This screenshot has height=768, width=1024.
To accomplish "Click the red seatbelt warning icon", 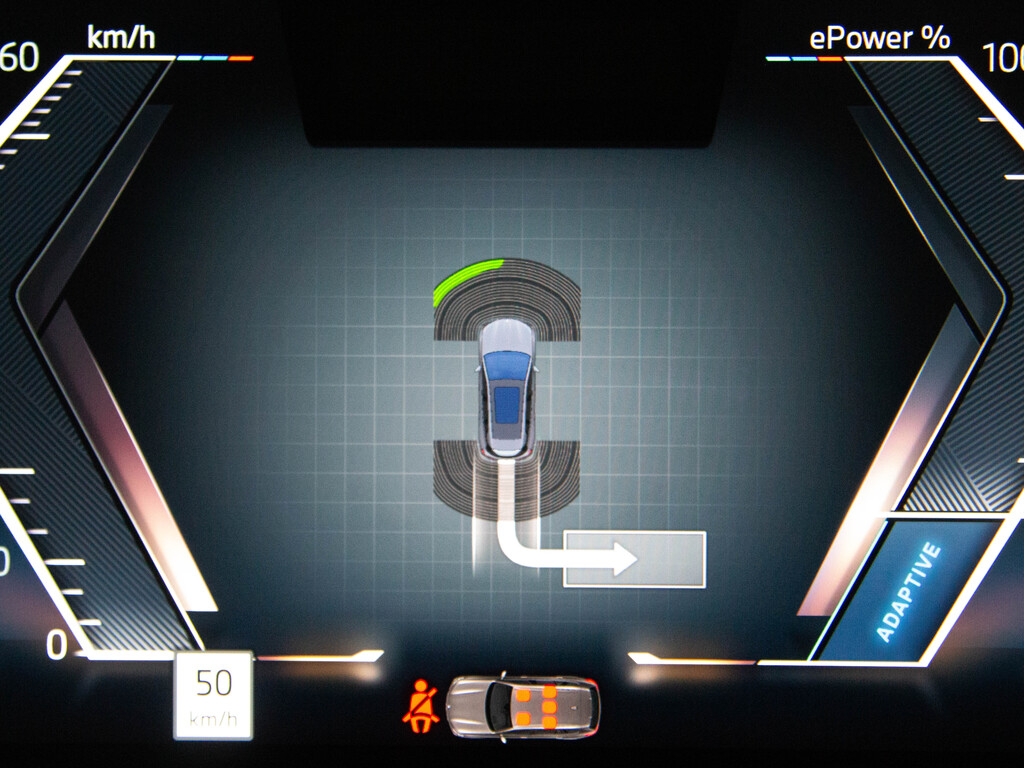I will pos(420,705).
